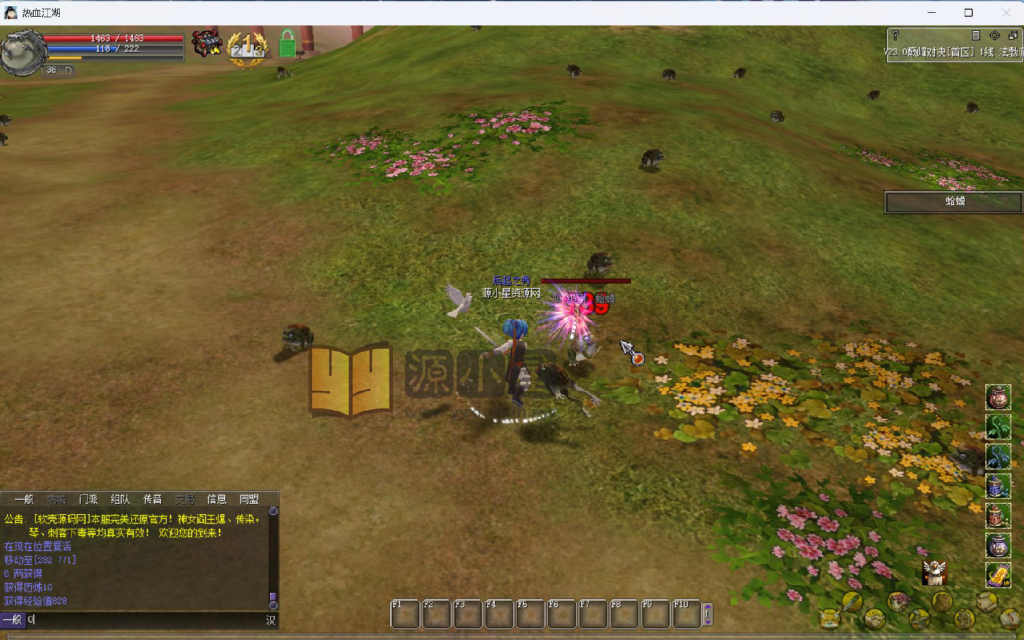Click the white eagle pet icon
The image size is (1024, 640).
pyautogui.click(x=934, y=571)
